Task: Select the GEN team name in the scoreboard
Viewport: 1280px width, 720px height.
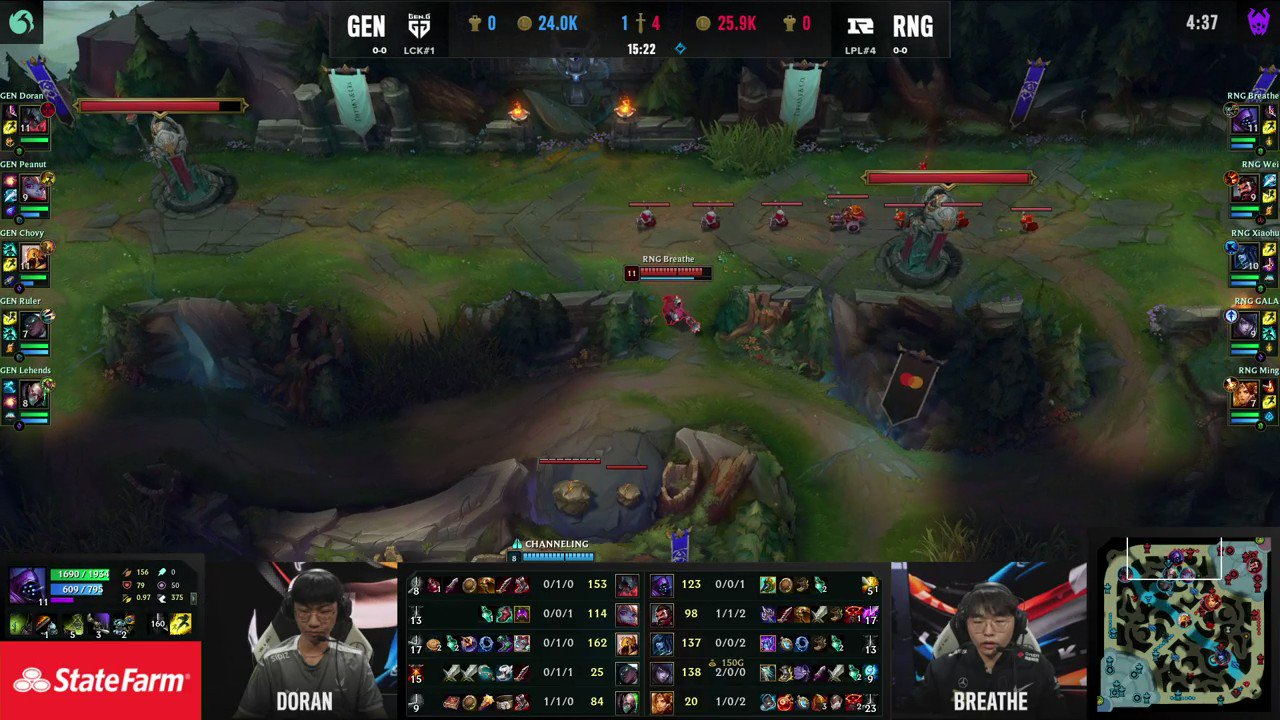Action: tap(366, 23)
